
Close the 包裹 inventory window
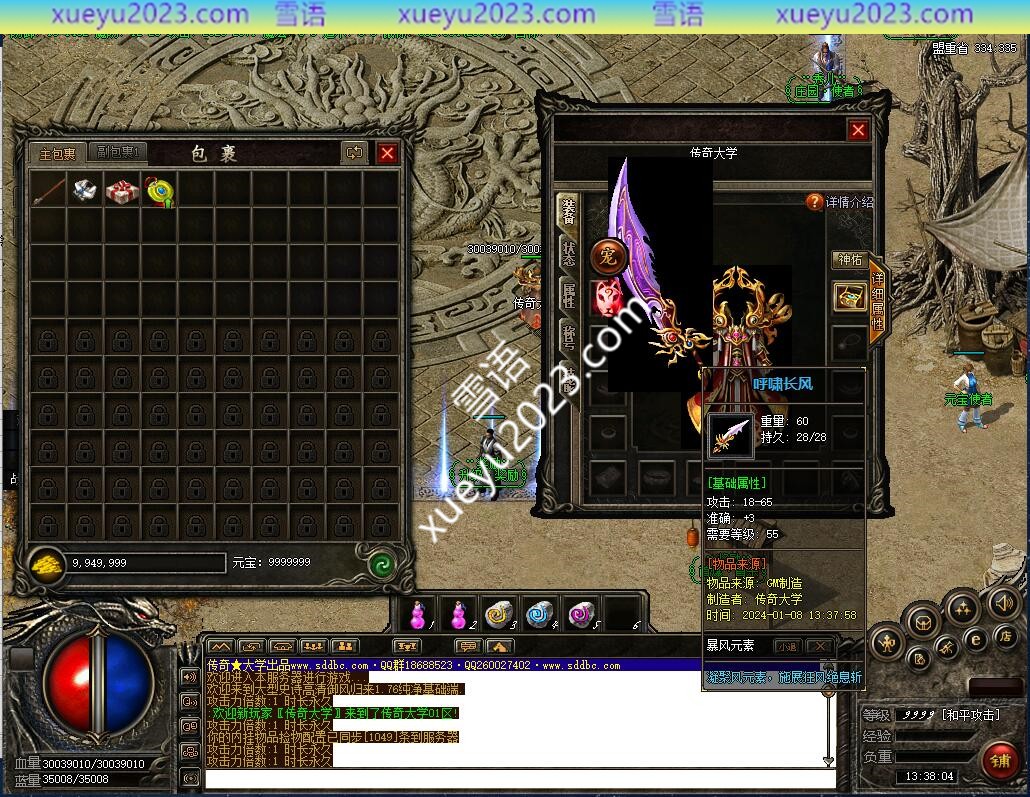[388, 153]
